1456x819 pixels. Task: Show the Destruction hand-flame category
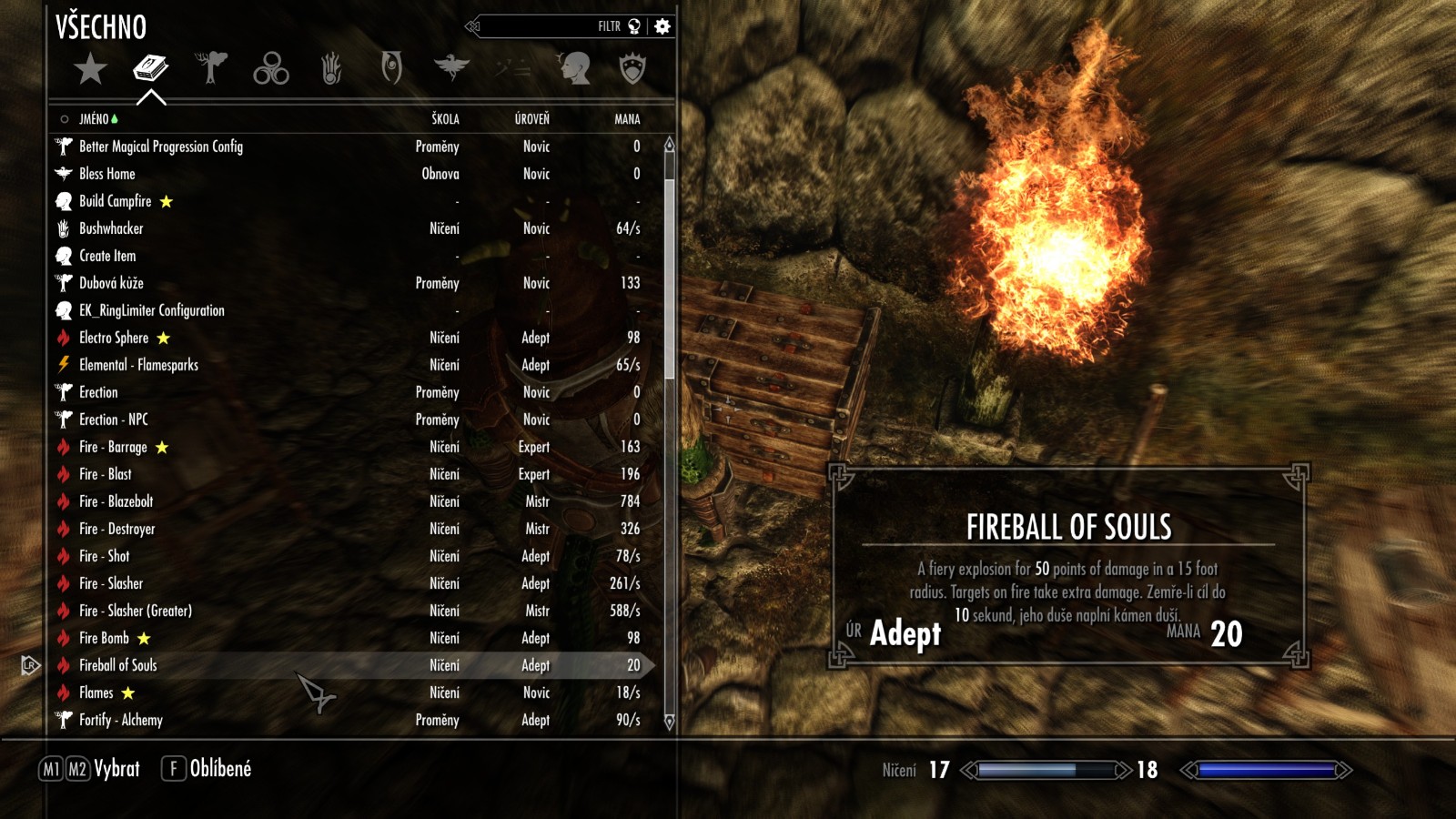[x=331, y=68]
